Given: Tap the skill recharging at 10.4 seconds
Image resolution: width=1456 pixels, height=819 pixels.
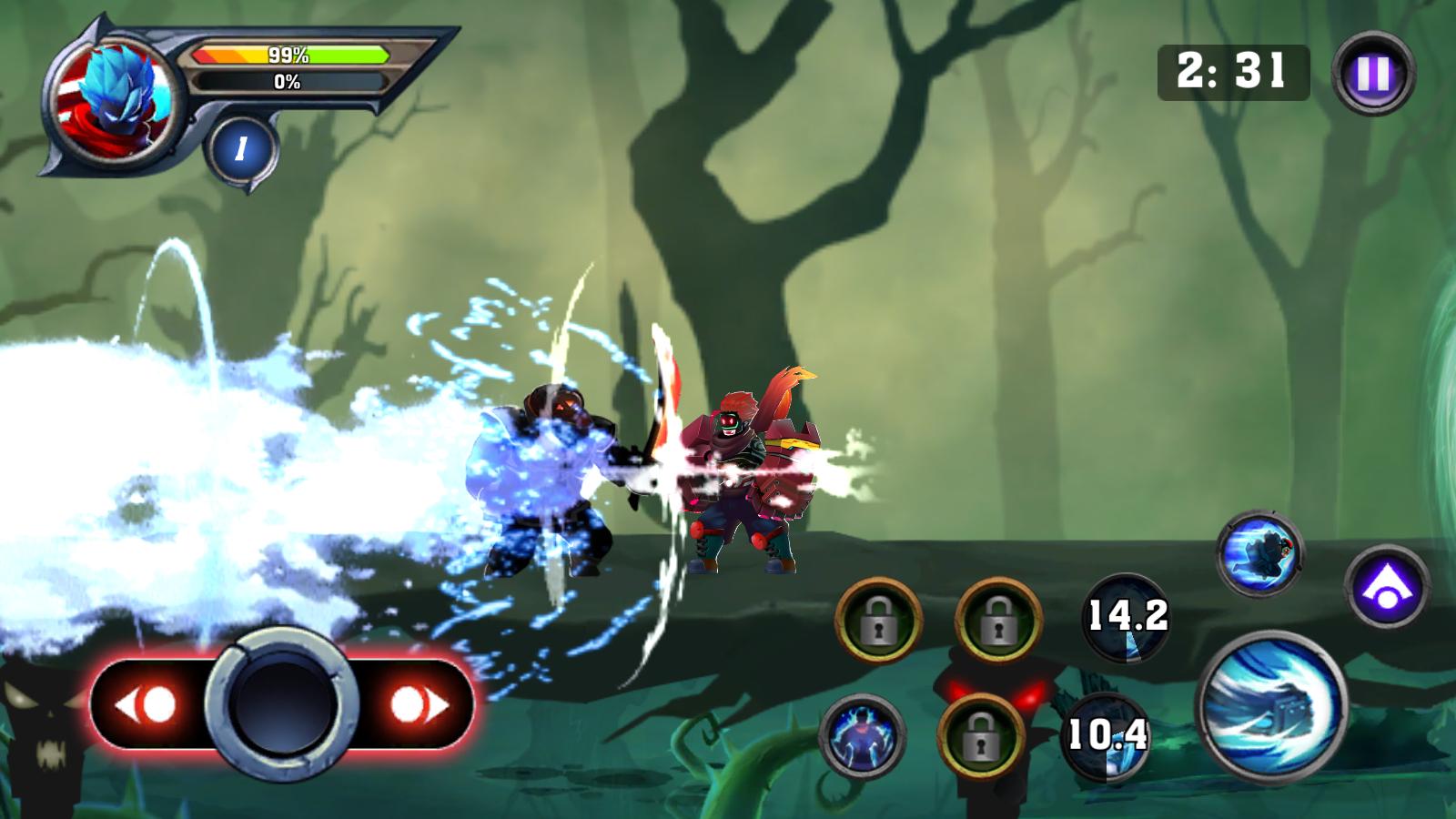Looking at the screenshot, I should pos(1106,739).
